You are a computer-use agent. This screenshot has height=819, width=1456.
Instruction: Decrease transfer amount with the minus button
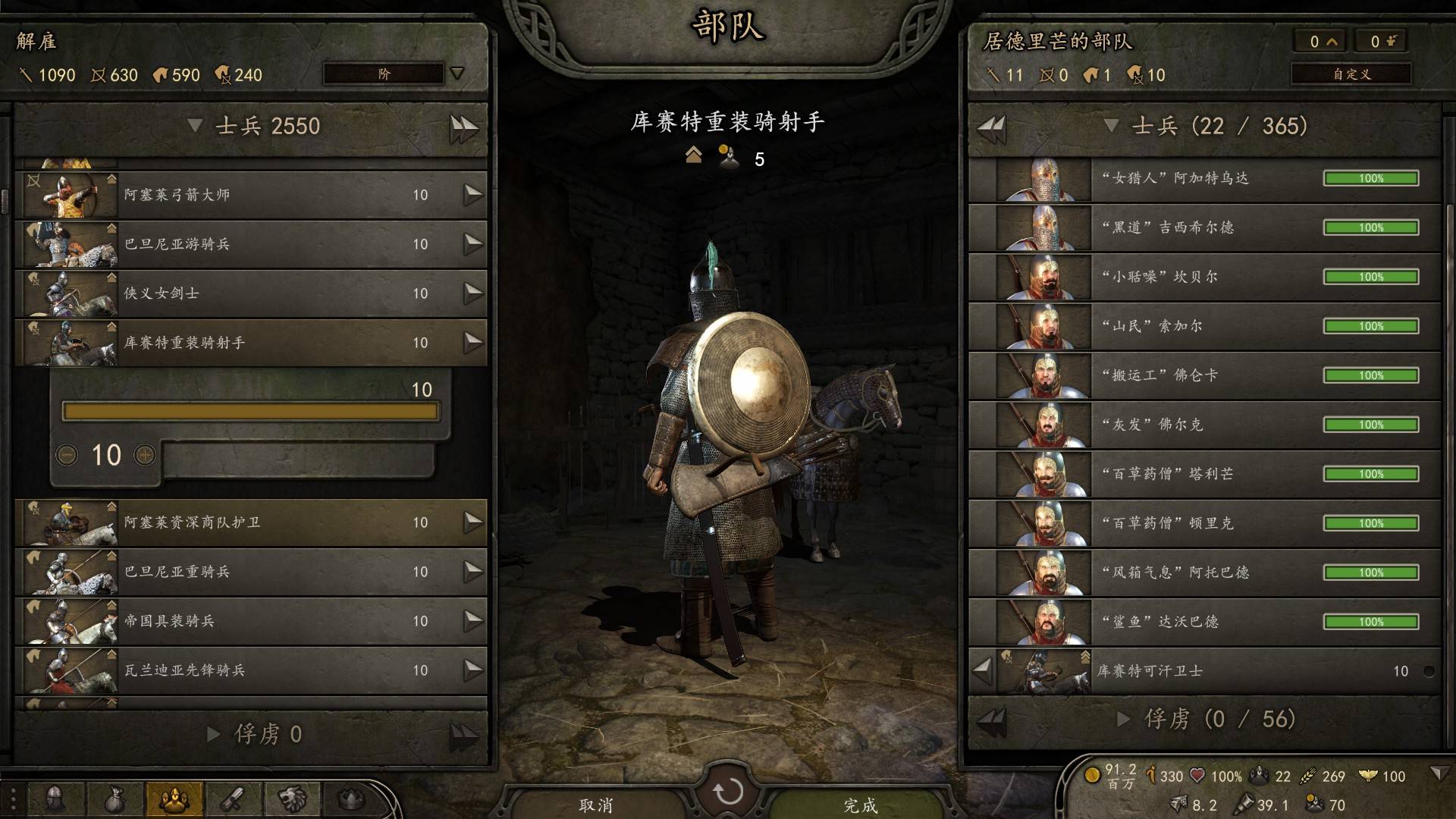coord(67,455)
